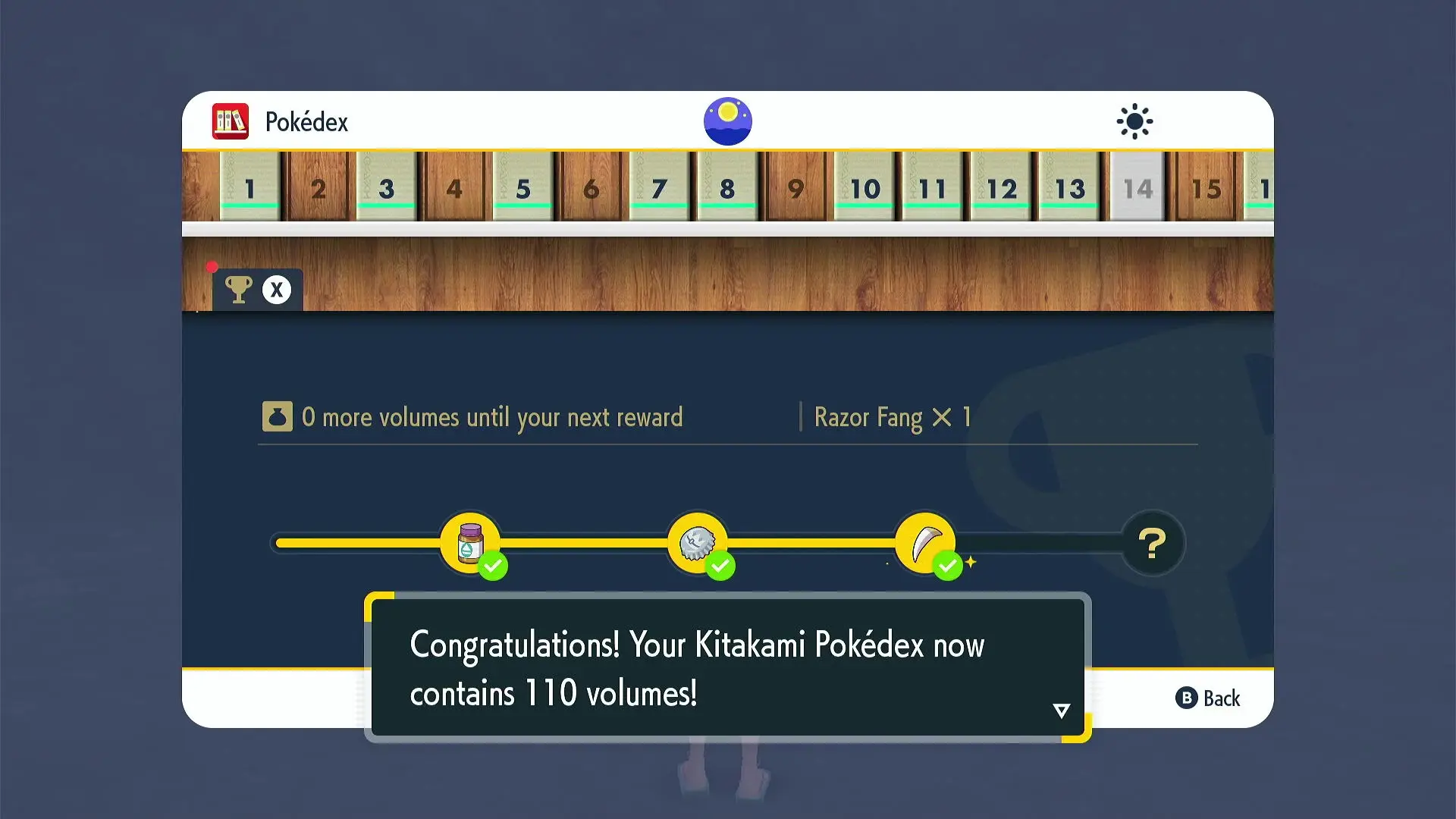Click the X button beside the trophy icon
This screenshot has width=1456, height=819.
tap(276, 289)
